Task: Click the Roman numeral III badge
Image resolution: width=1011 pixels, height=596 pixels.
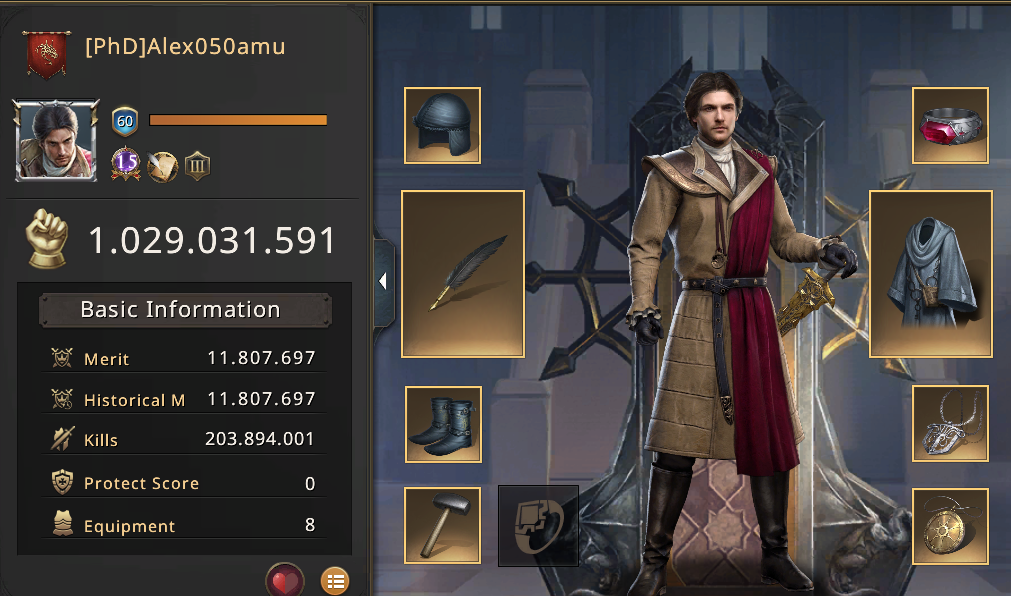Action: 198,166
